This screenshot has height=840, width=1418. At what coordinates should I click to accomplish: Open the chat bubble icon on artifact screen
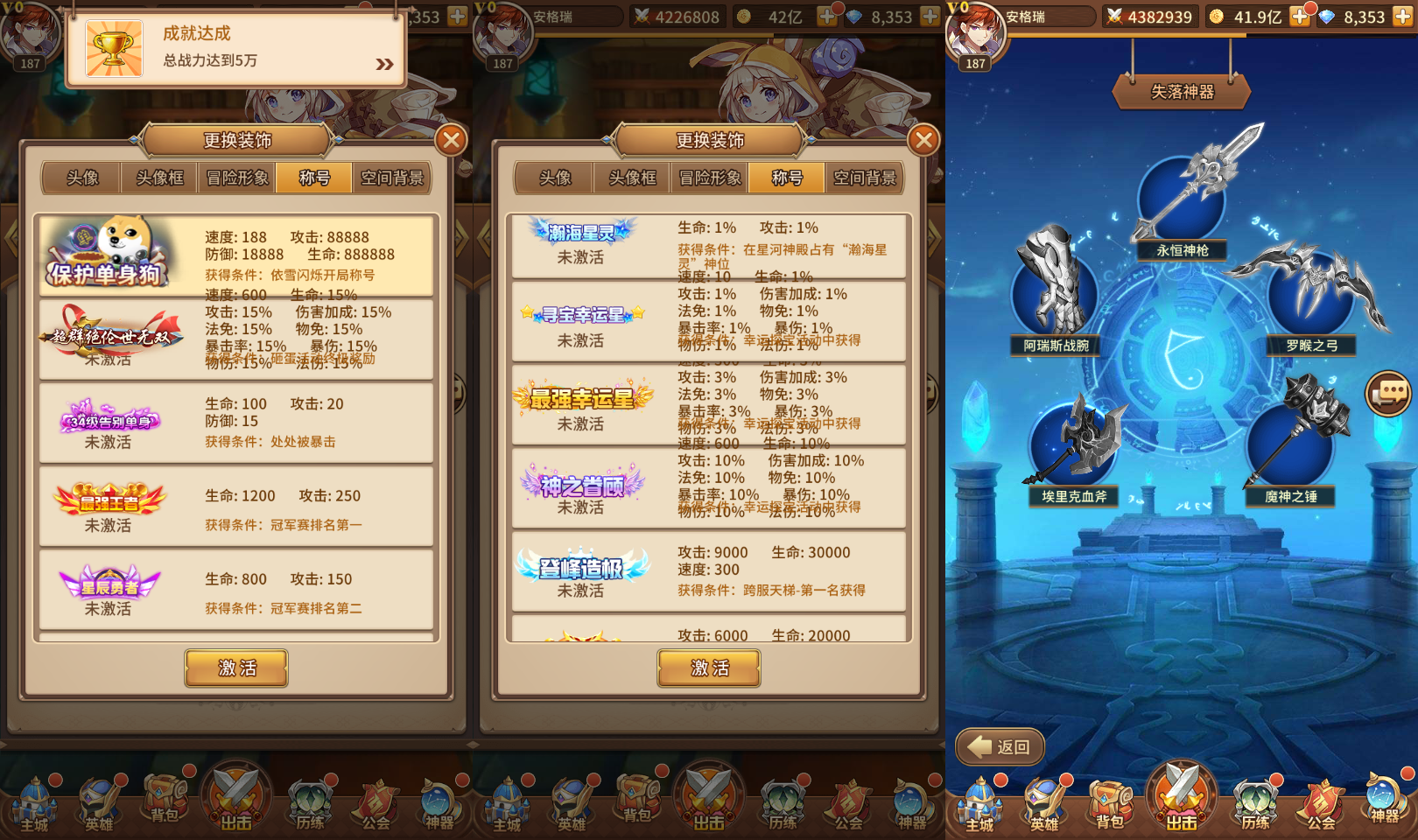point(1387,394)
